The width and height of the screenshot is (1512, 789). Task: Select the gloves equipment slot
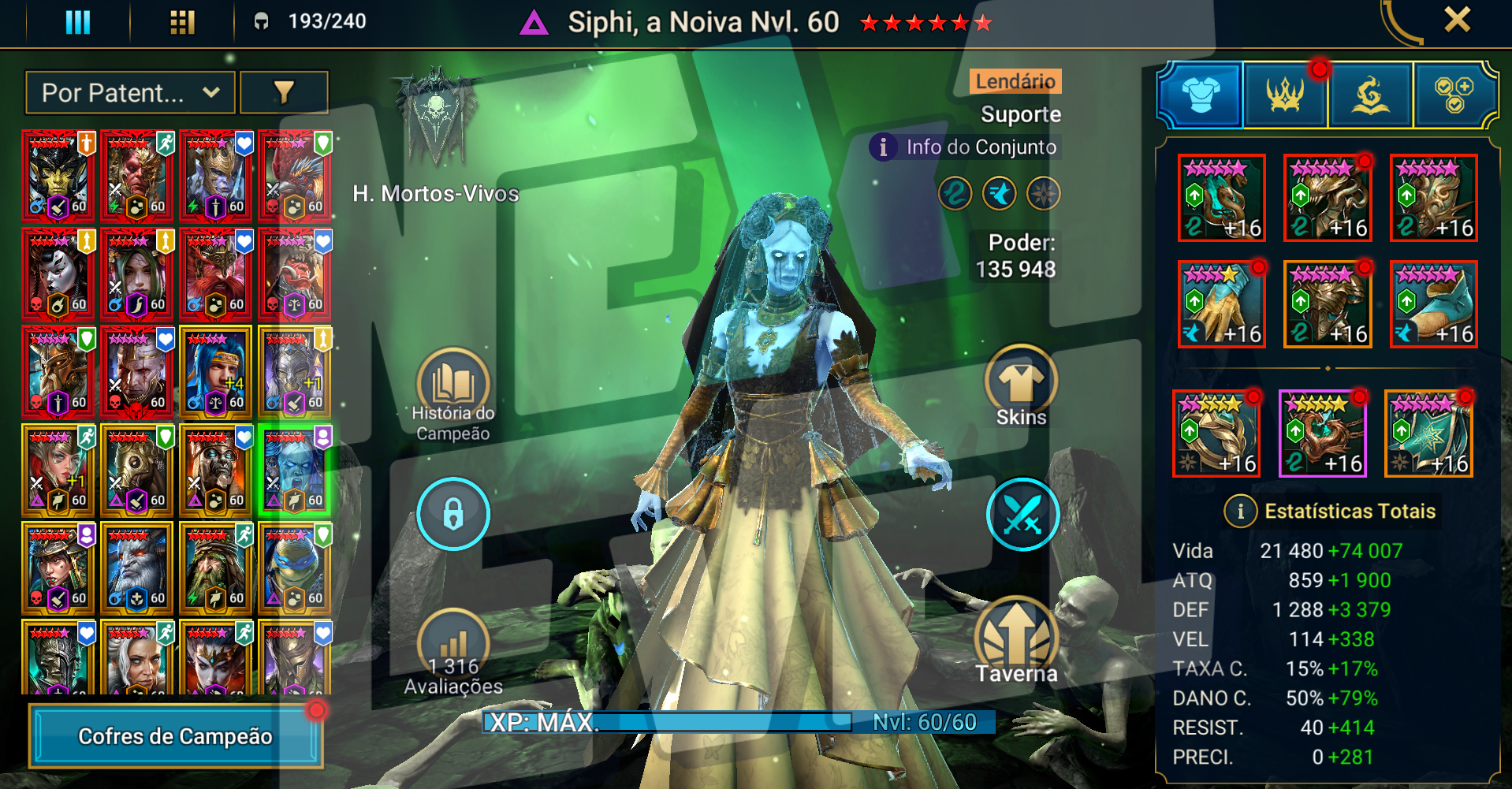[x=1222, y=304]
